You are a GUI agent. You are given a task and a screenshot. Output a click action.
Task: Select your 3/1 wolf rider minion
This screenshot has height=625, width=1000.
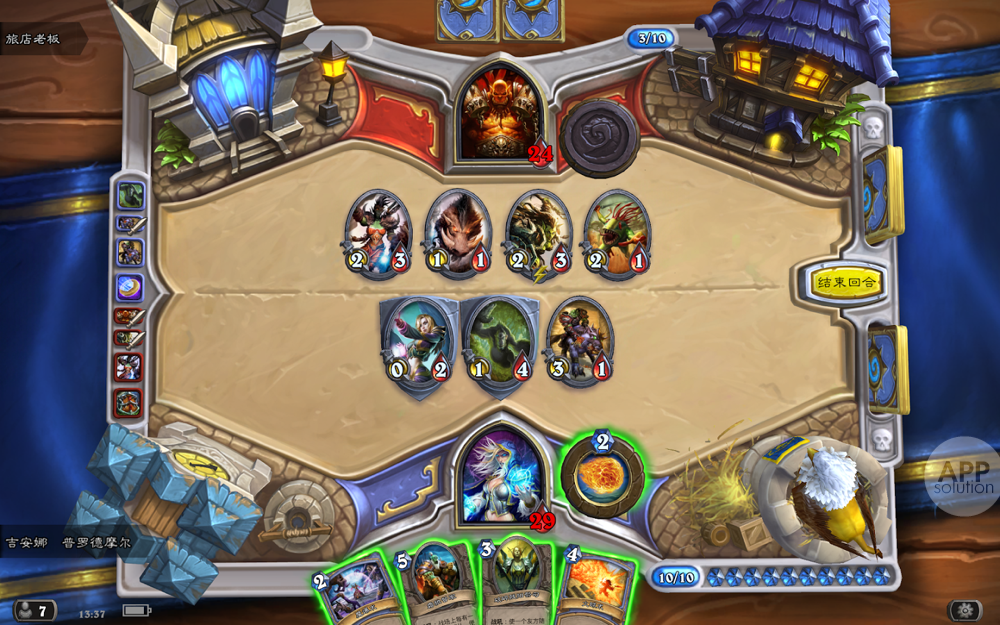[579, 341]
